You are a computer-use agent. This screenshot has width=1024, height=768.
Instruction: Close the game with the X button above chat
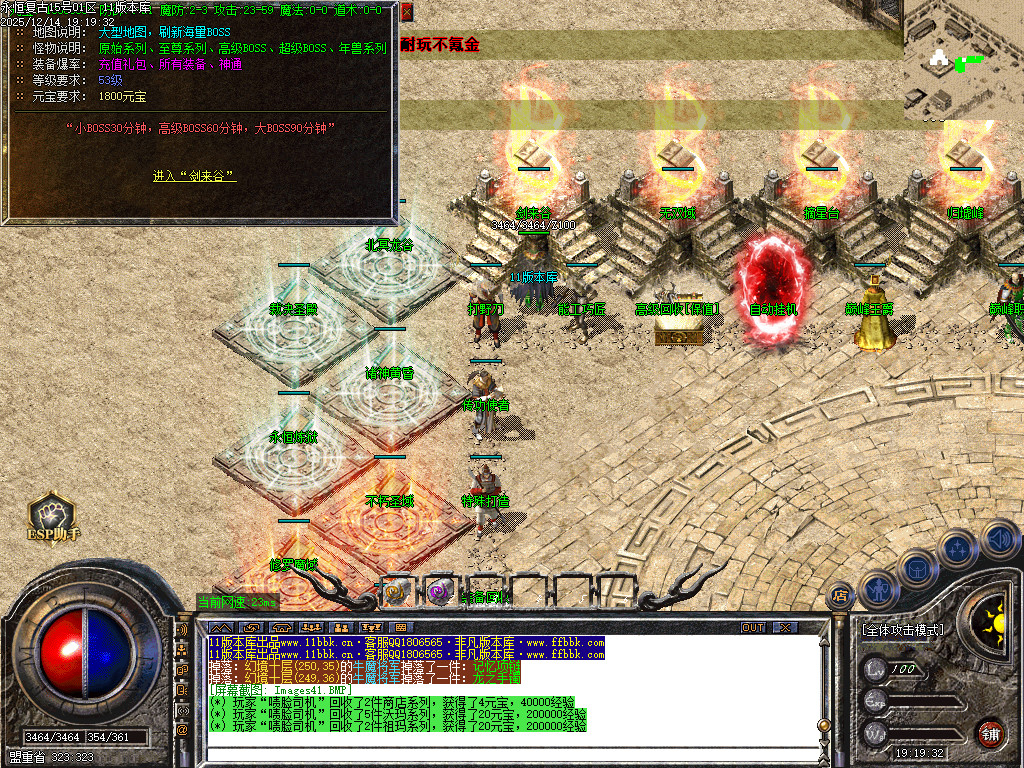pyautogui.click(x=786, y=627)
